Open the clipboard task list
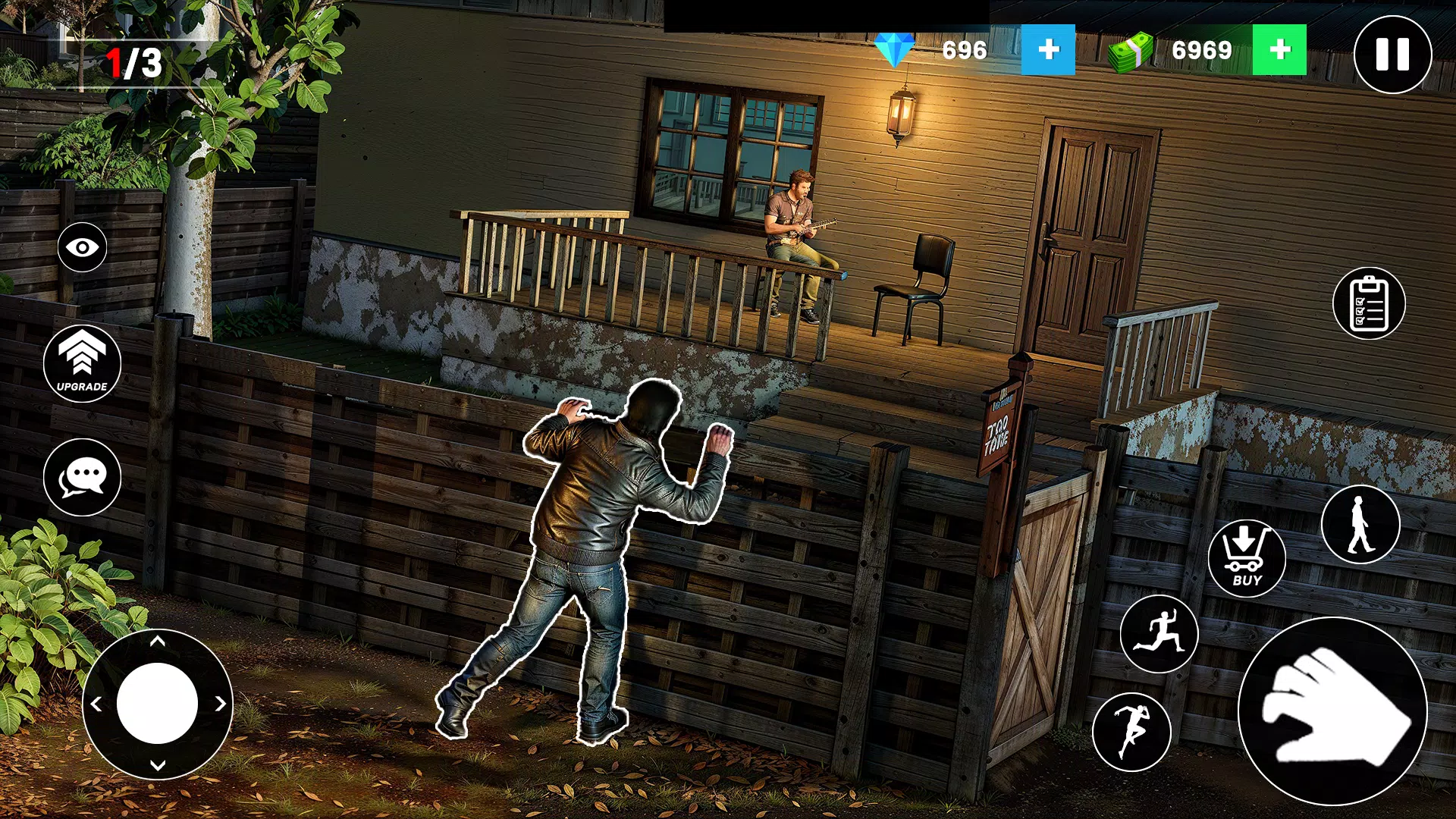Viewport: 1456px width, 819px height. click(1369, 303)
